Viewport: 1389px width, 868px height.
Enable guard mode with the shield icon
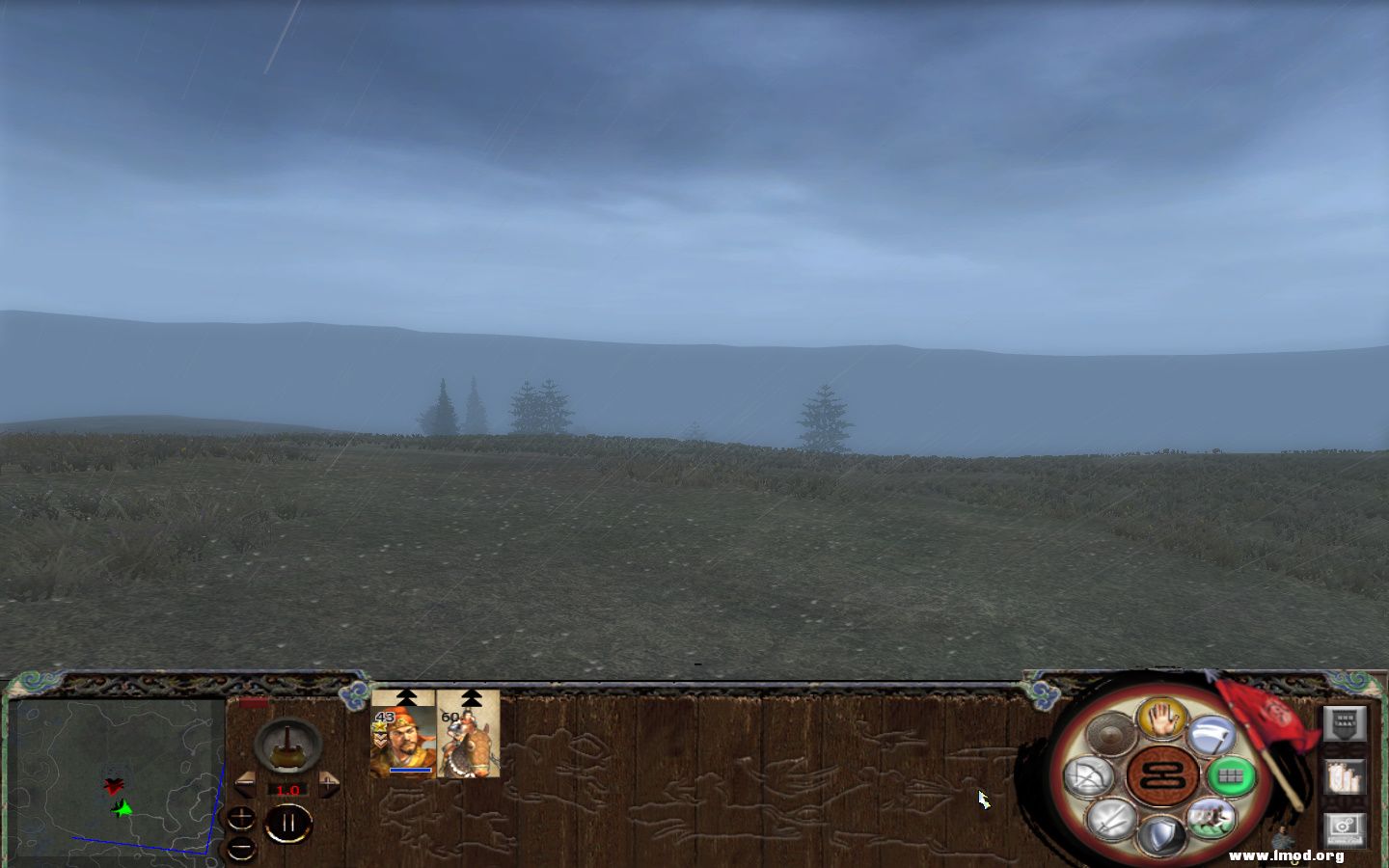tap(1163, 833)
